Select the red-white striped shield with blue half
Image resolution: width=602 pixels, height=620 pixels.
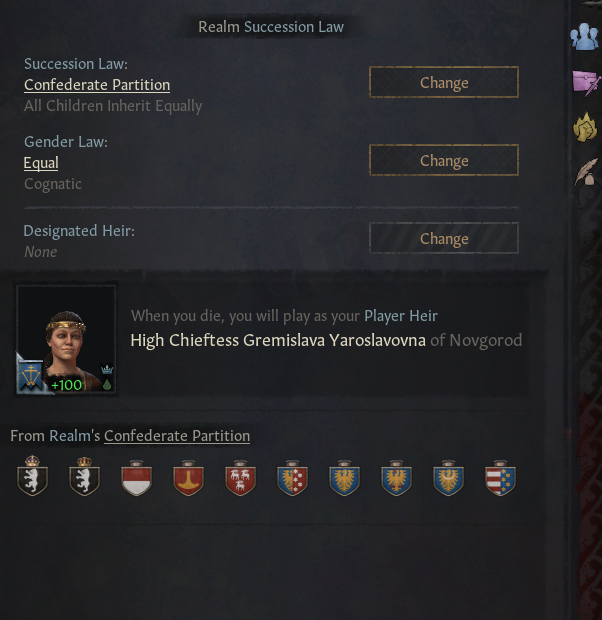[x=500, y=478]
